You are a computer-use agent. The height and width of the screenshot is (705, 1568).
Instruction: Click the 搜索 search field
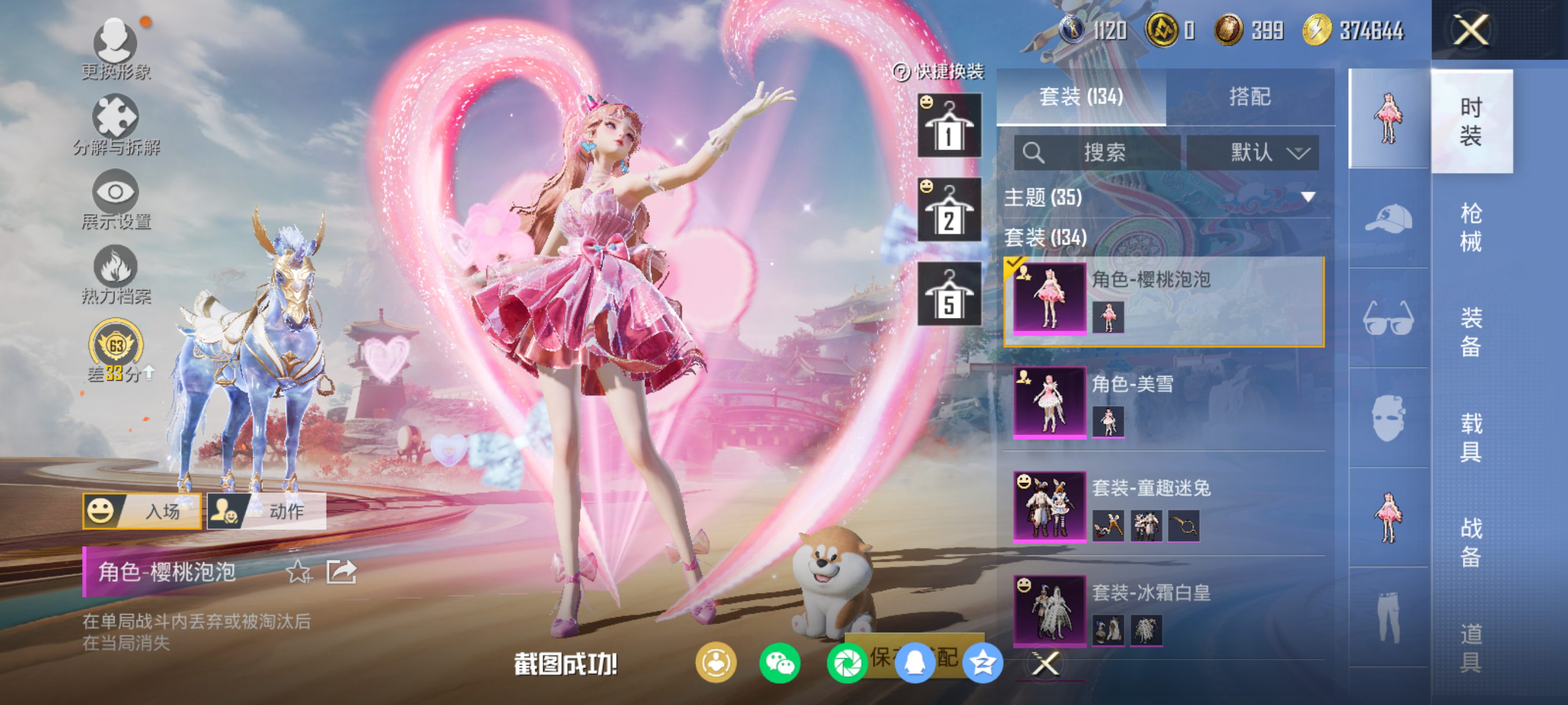click(1097, 152)
